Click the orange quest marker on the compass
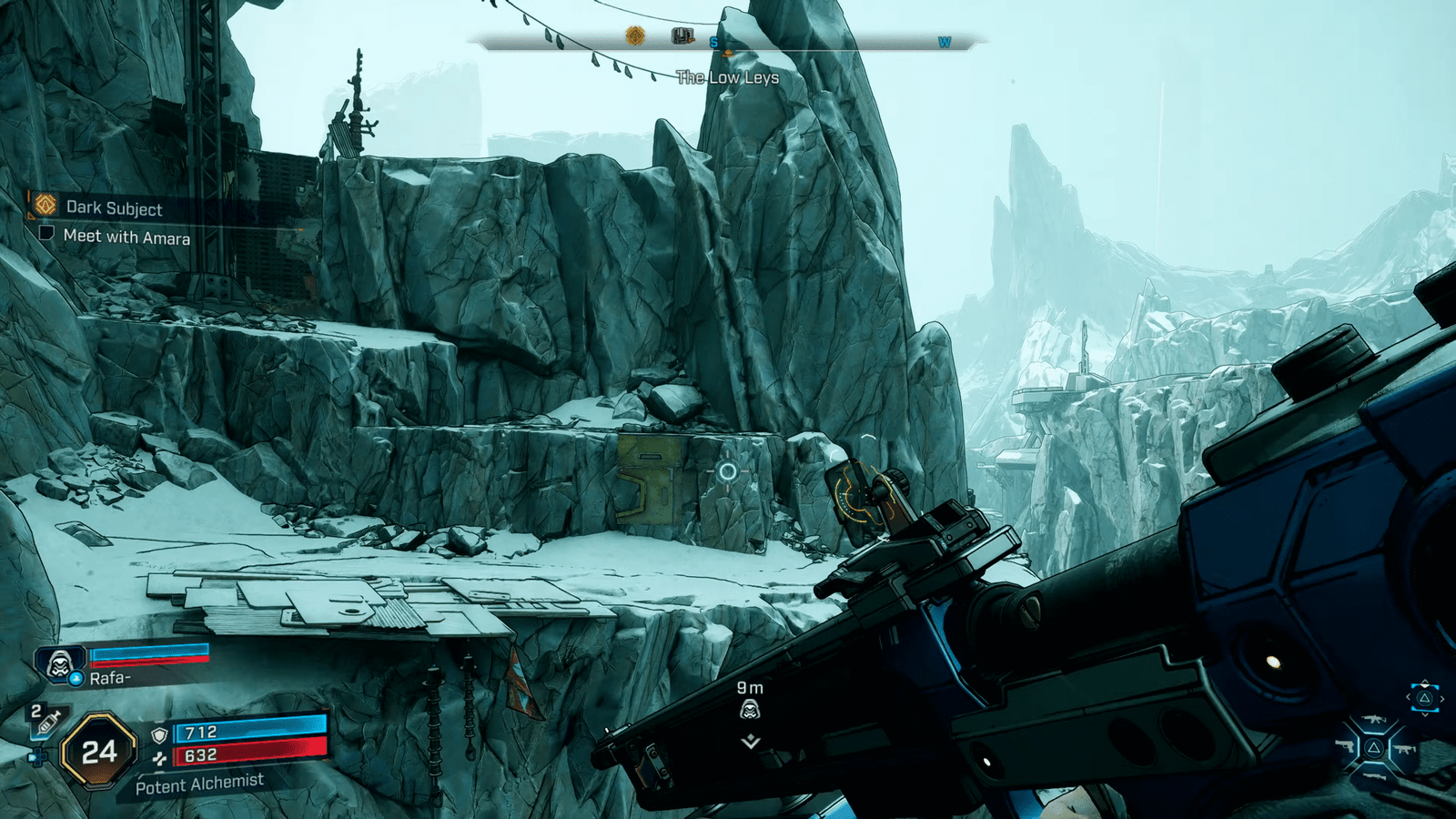 [x=635, y=36]
